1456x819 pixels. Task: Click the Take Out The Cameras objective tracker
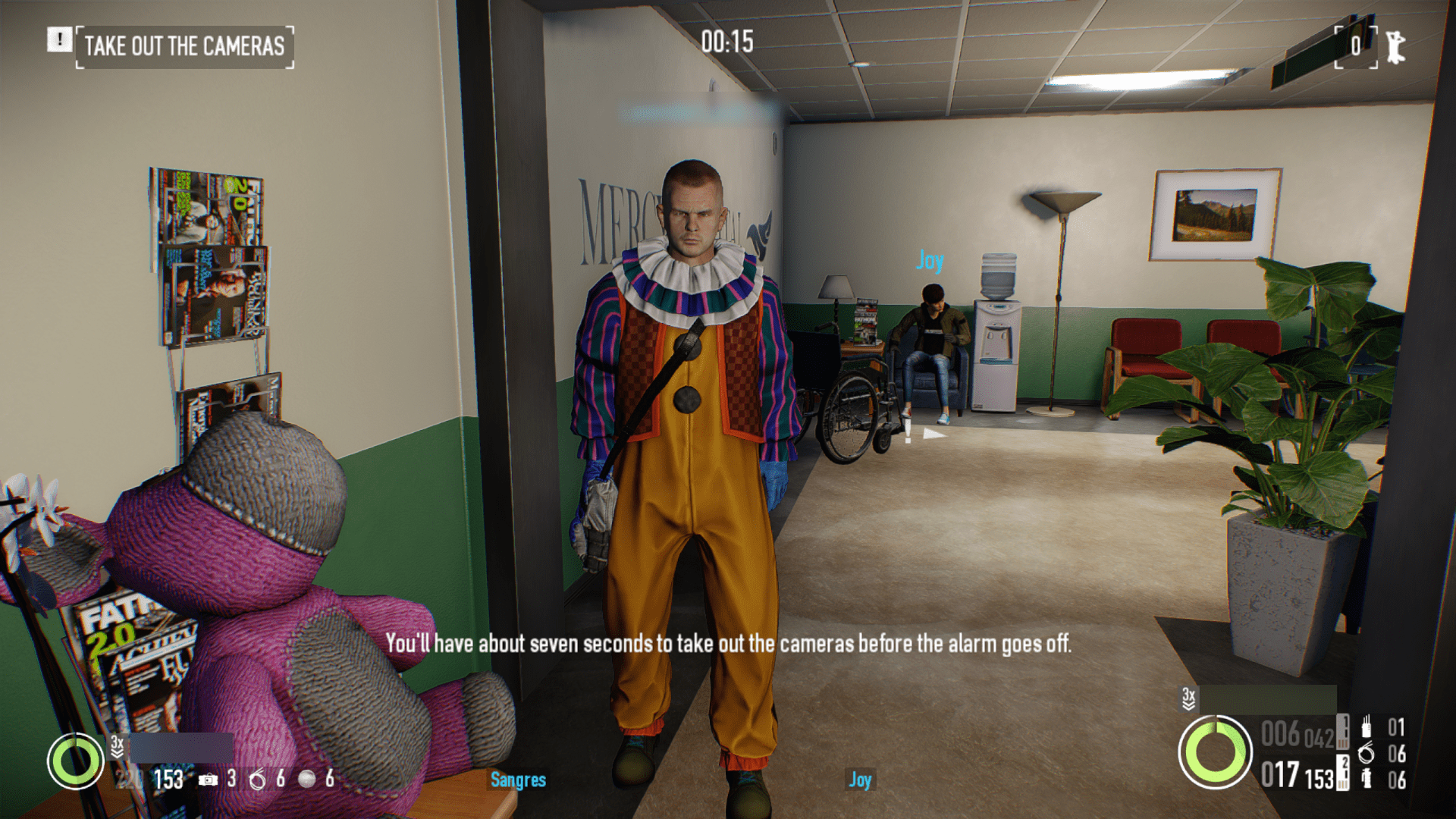pos(184,46)
